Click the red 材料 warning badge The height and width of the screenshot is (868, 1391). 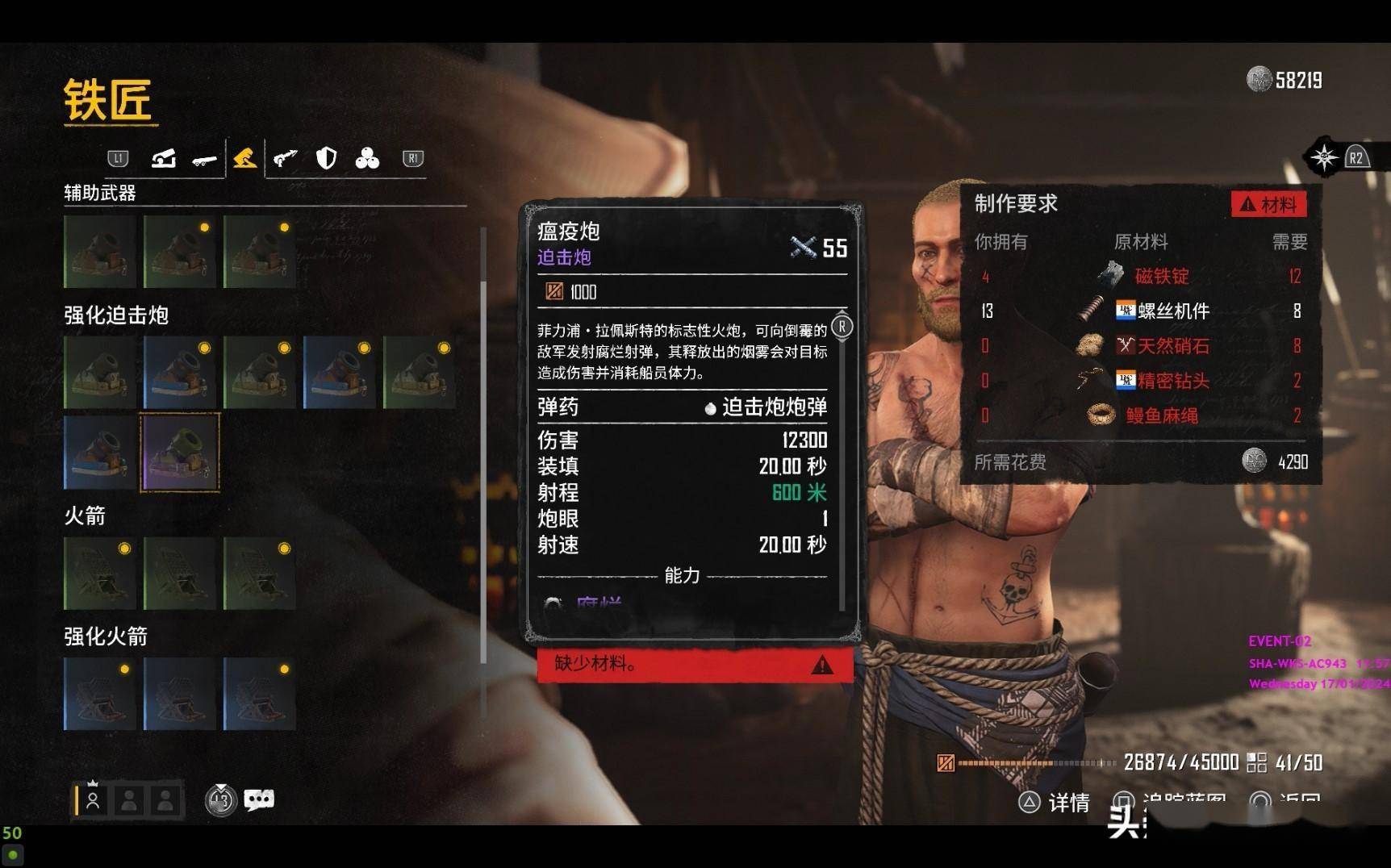pyautogui.click(x=1268, y=204)
